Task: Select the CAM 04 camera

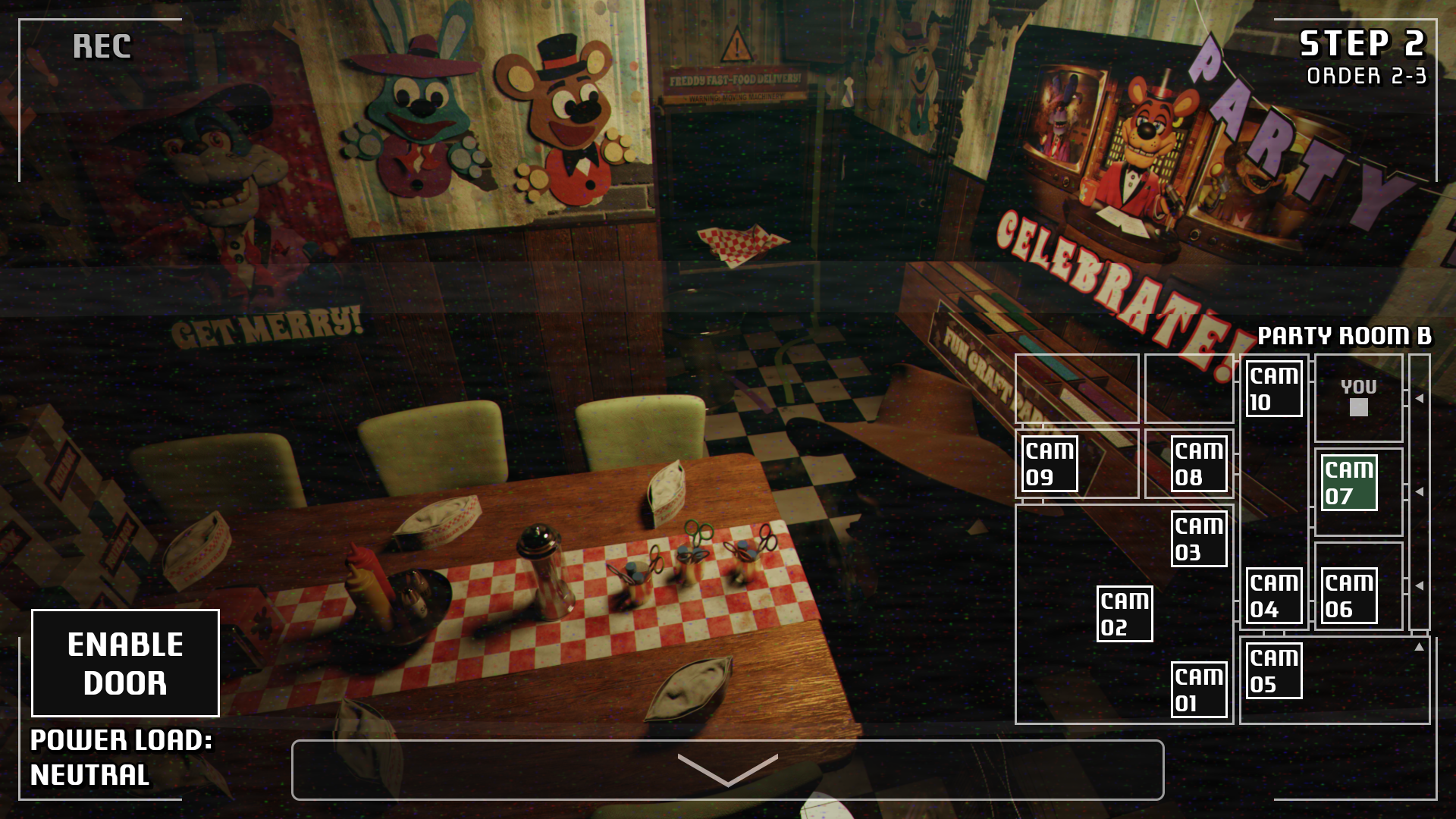Action: pyautogui.click(x=1273, y=595)
